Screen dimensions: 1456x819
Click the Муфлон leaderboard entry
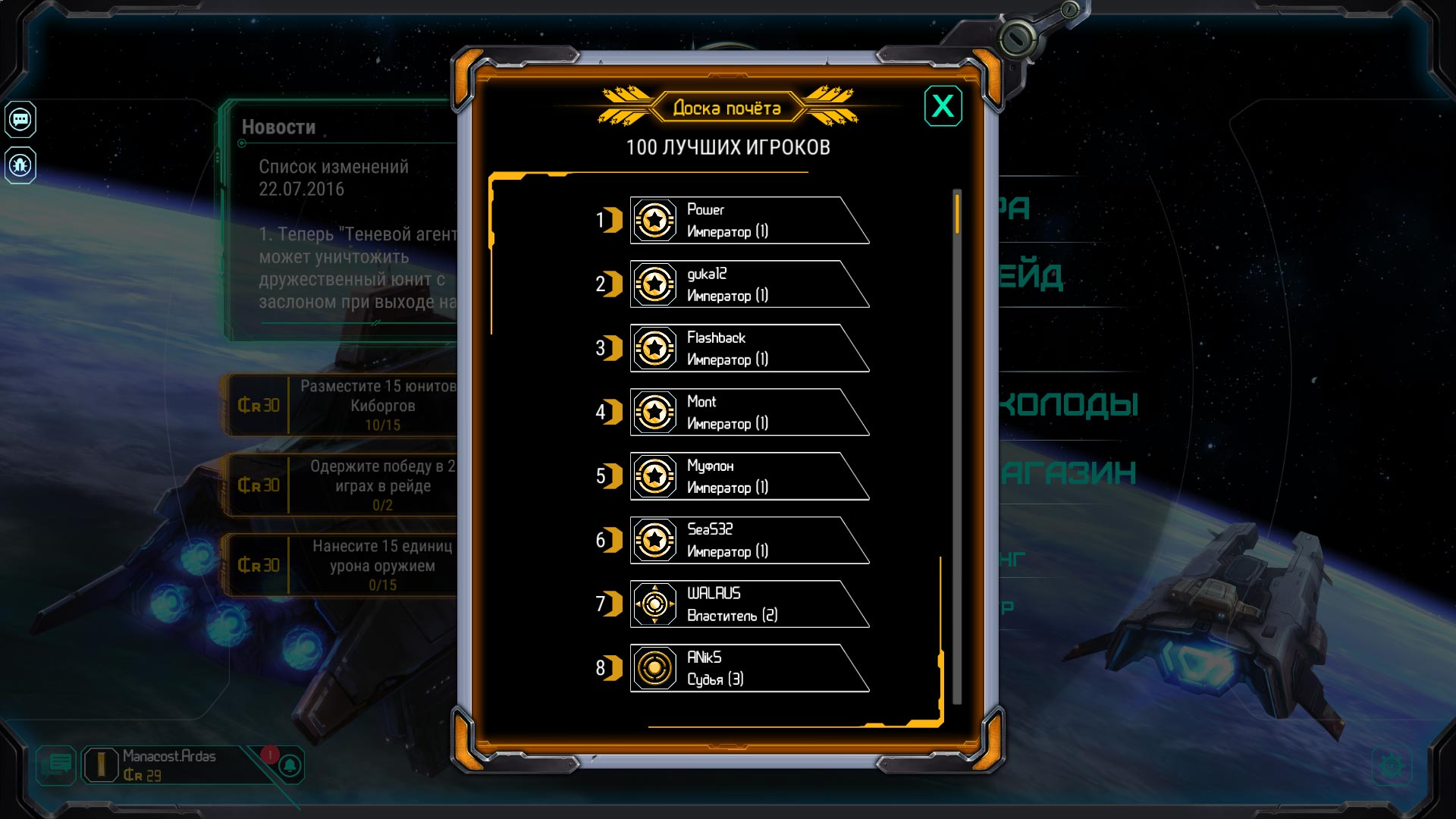click(x=747, y=476)
